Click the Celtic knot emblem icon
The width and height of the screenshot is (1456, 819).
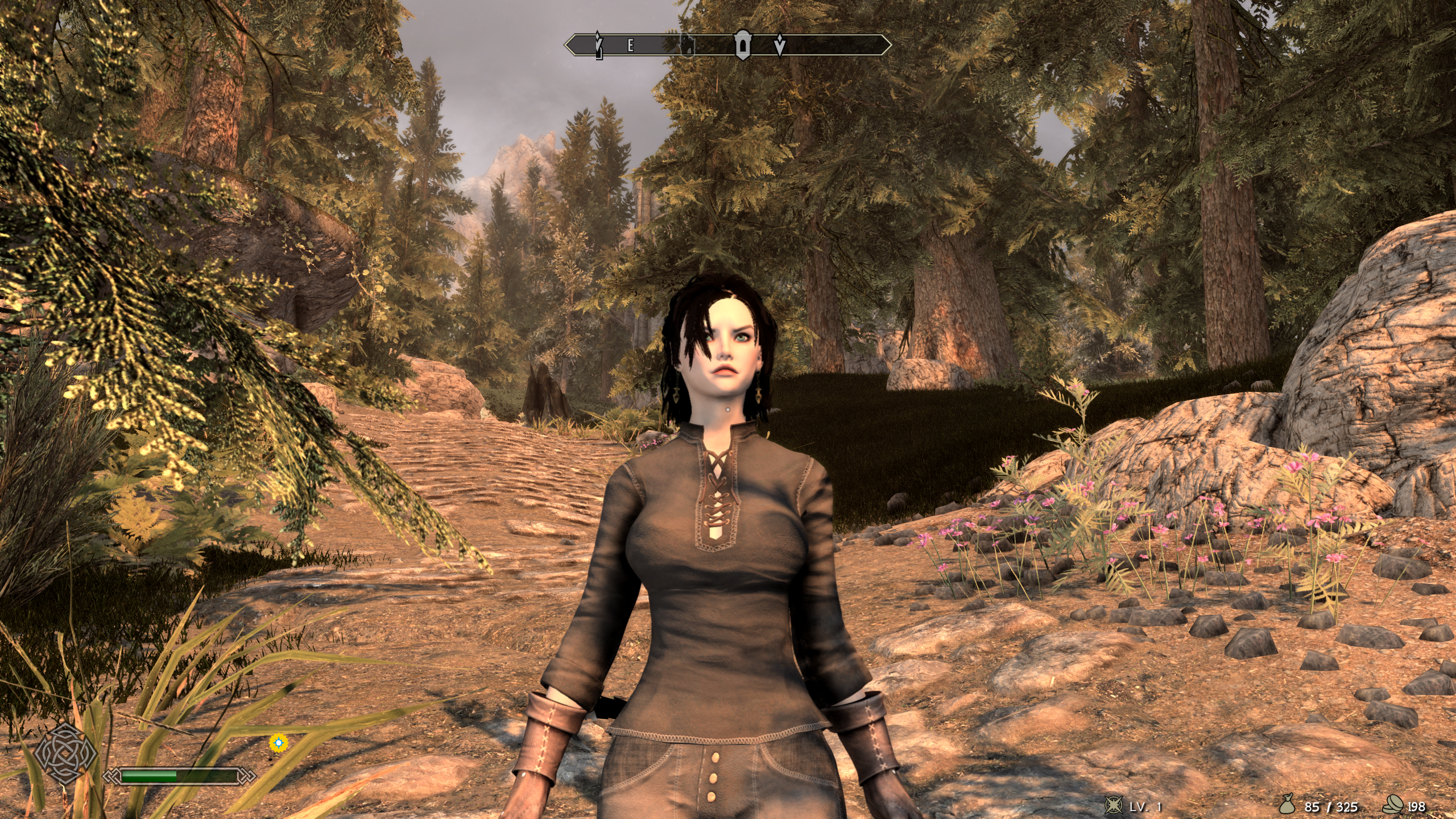(66, 754)
